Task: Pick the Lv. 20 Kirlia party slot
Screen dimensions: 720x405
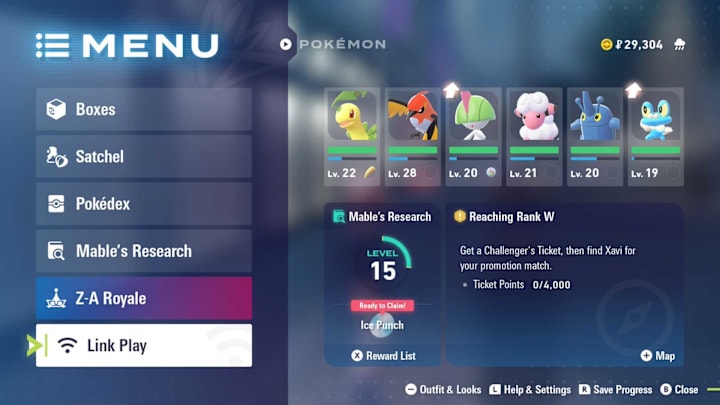Action: click(473, 135)
